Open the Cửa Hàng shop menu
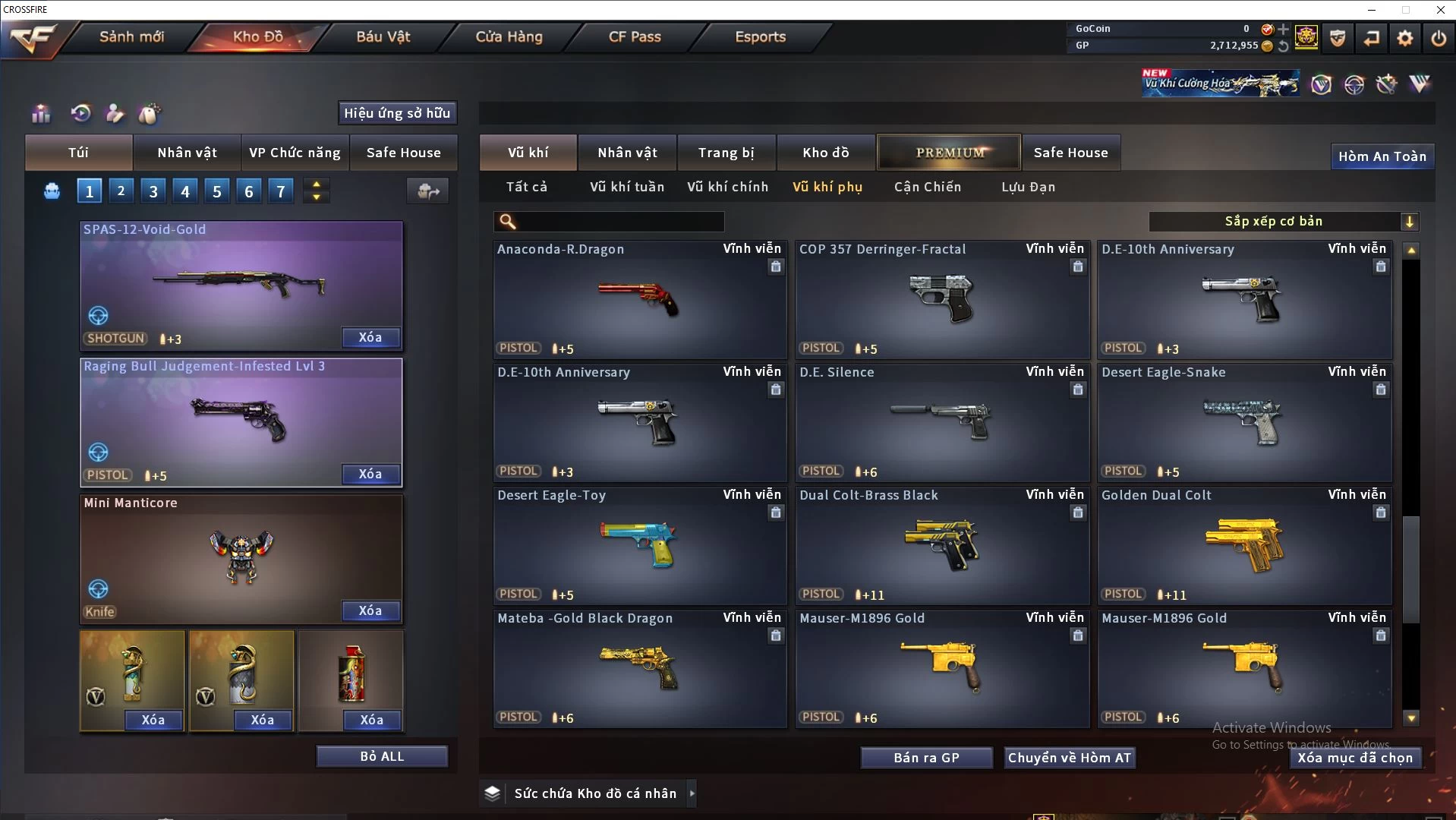This screenshot has width=1456, height=820. (509, 36)
